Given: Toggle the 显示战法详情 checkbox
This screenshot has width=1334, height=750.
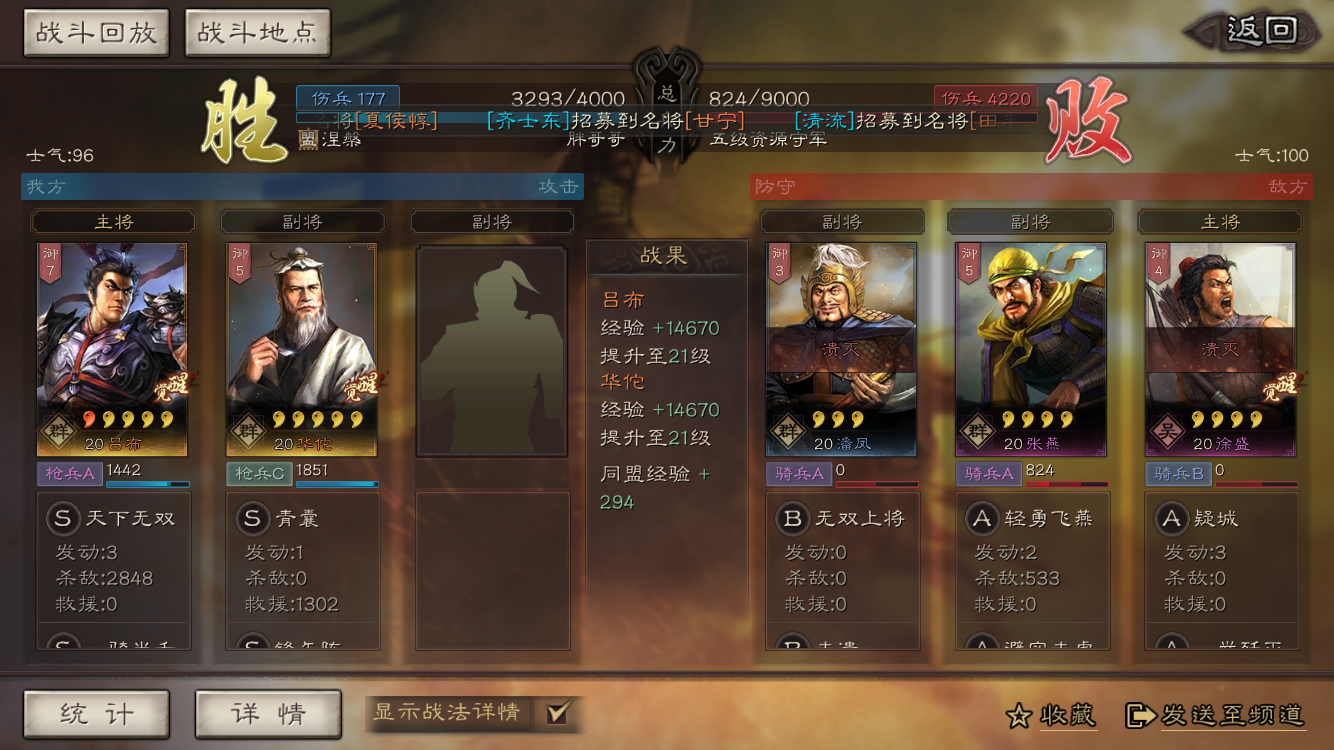Looking at the screenshot, I should (x=558, y=713).
